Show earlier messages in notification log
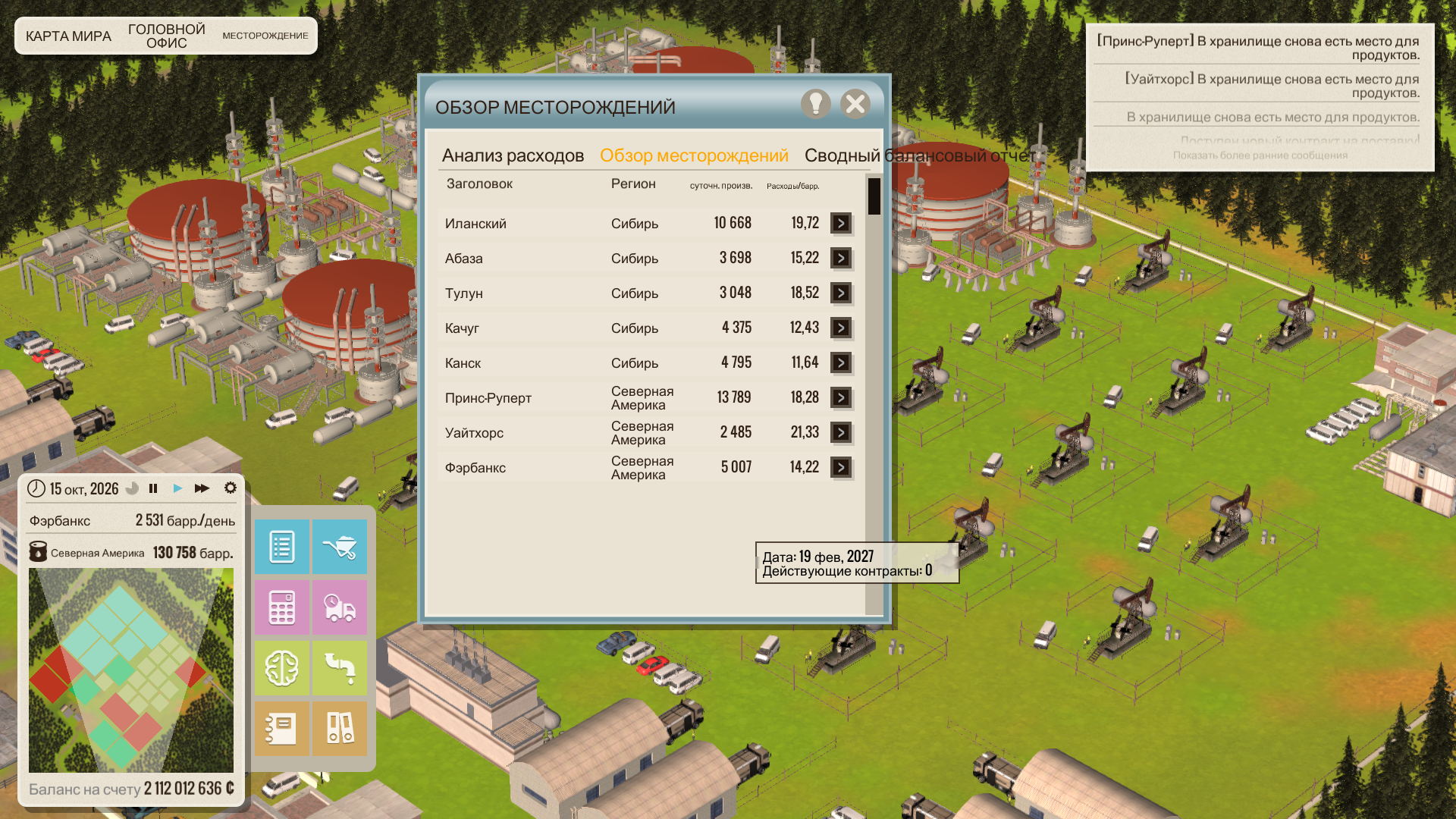Screen dimensions: 1456x819 click(1260, 155)
